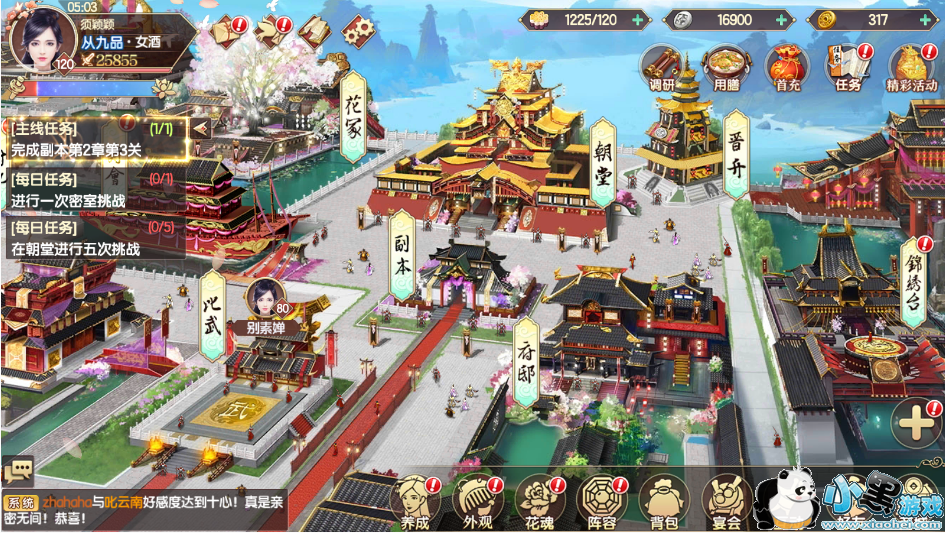945x533 pixels.
Task: Open 调研 scroll icon
Action: tap(662, 68)
